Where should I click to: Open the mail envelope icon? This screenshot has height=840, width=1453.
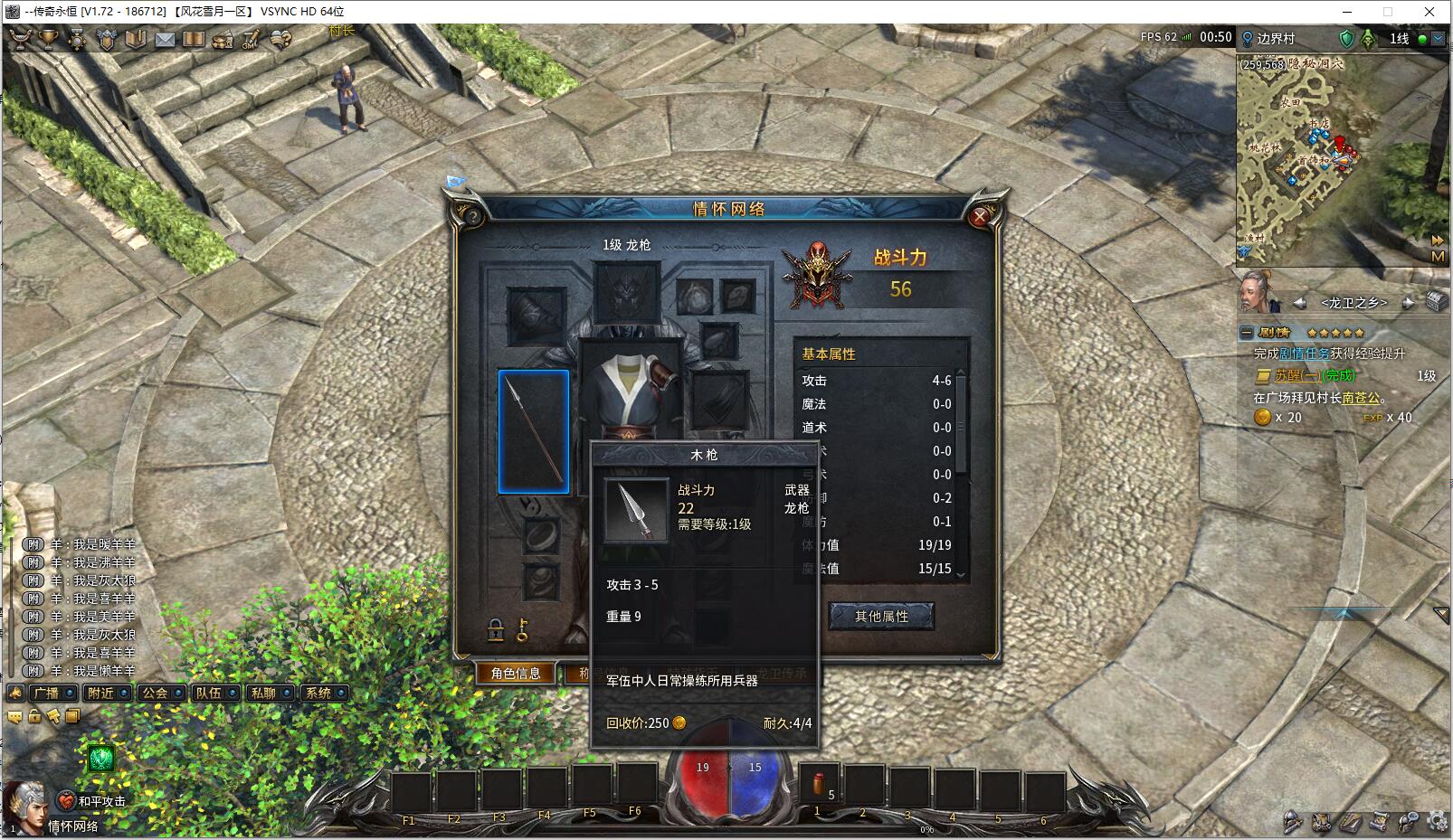pyautogui.click(x=165, y=39)
